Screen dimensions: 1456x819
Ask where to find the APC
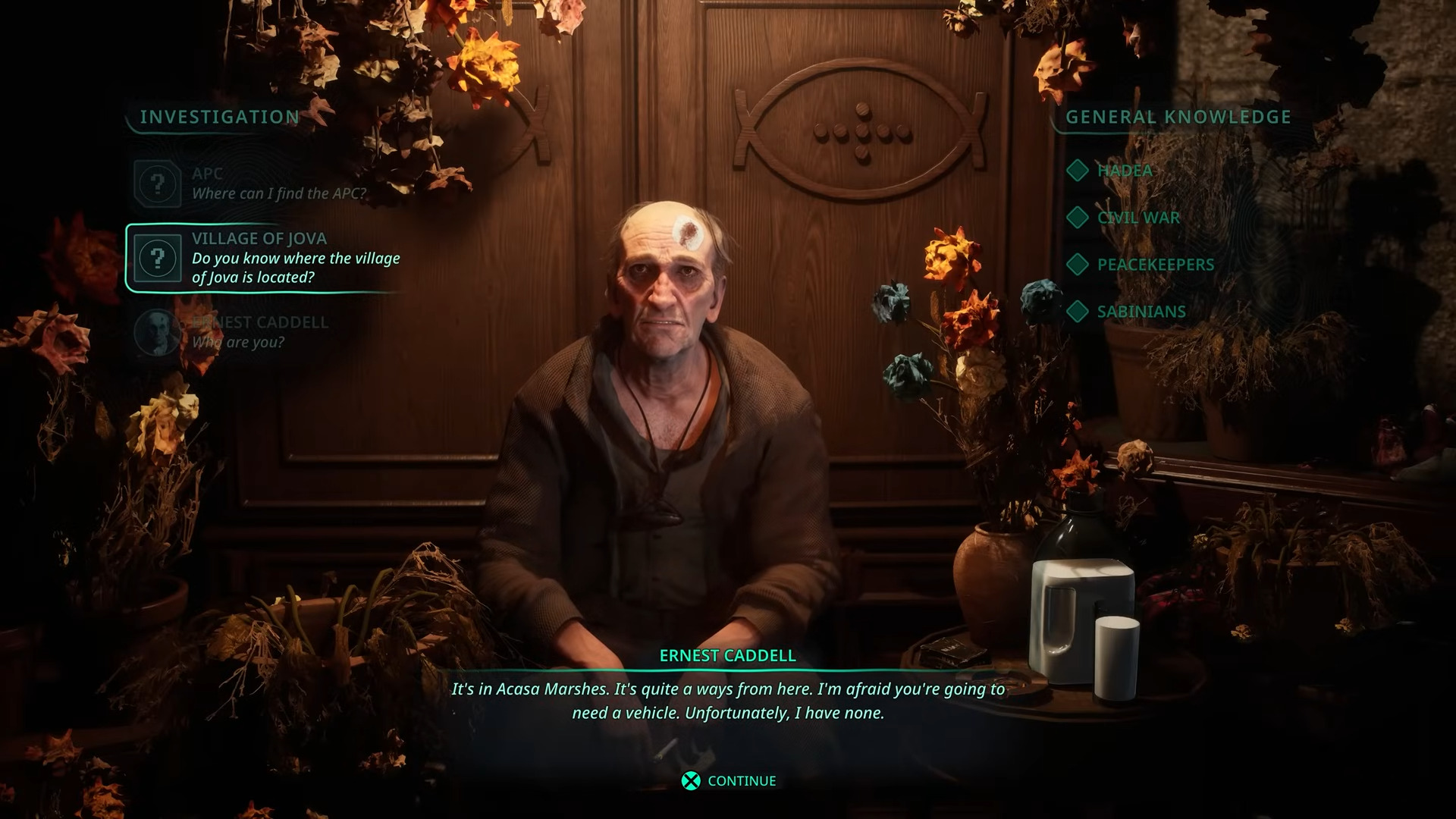(278, 184)
